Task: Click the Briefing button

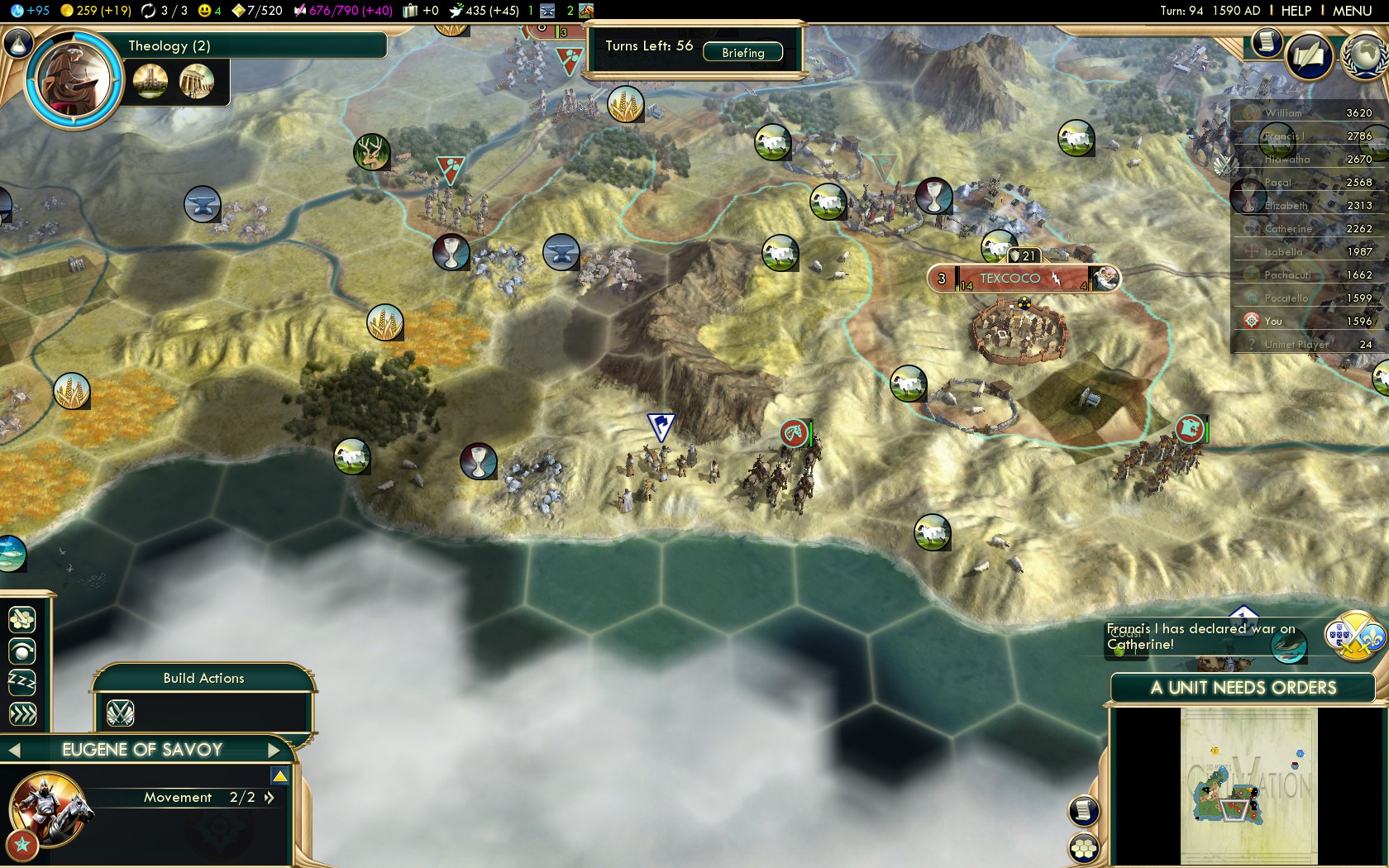Action: click(742, 52)
